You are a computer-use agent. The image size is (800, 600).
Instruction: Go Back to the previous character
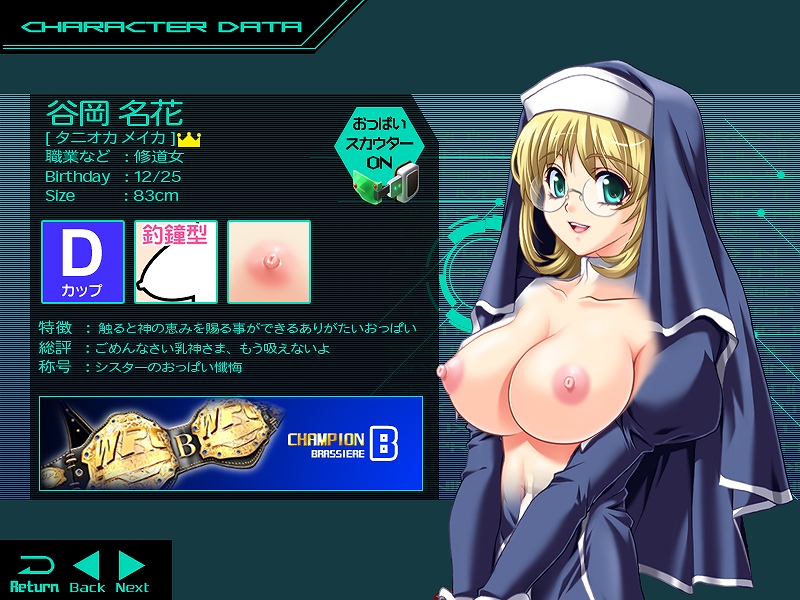pyautogui.click(x=87, y=572)
